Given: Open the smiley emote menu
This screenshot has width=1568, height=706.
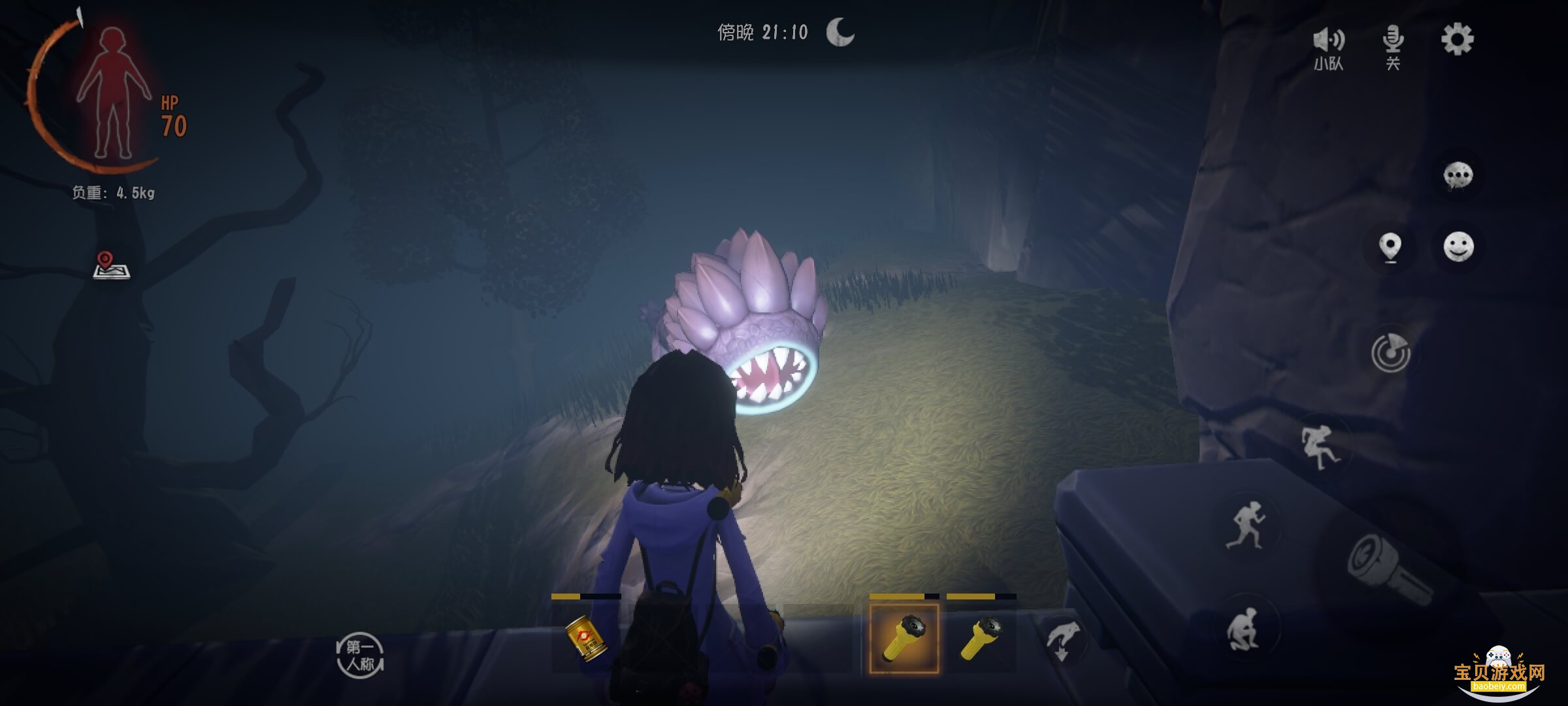Looking at the screenshot, I should click(x=1458, y=247).
